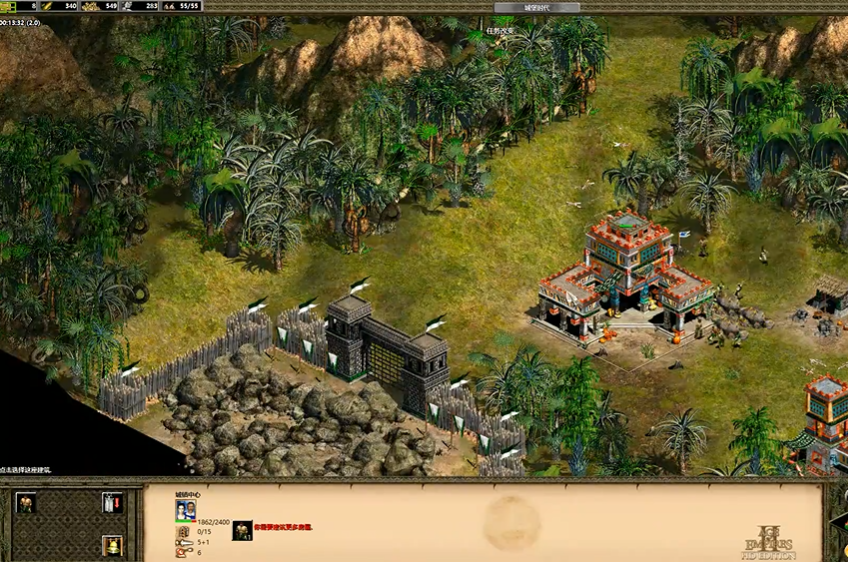Select the queued villager in production queue
The height and width of the screenshot is (562, 848).
click(x=242, y=531)
